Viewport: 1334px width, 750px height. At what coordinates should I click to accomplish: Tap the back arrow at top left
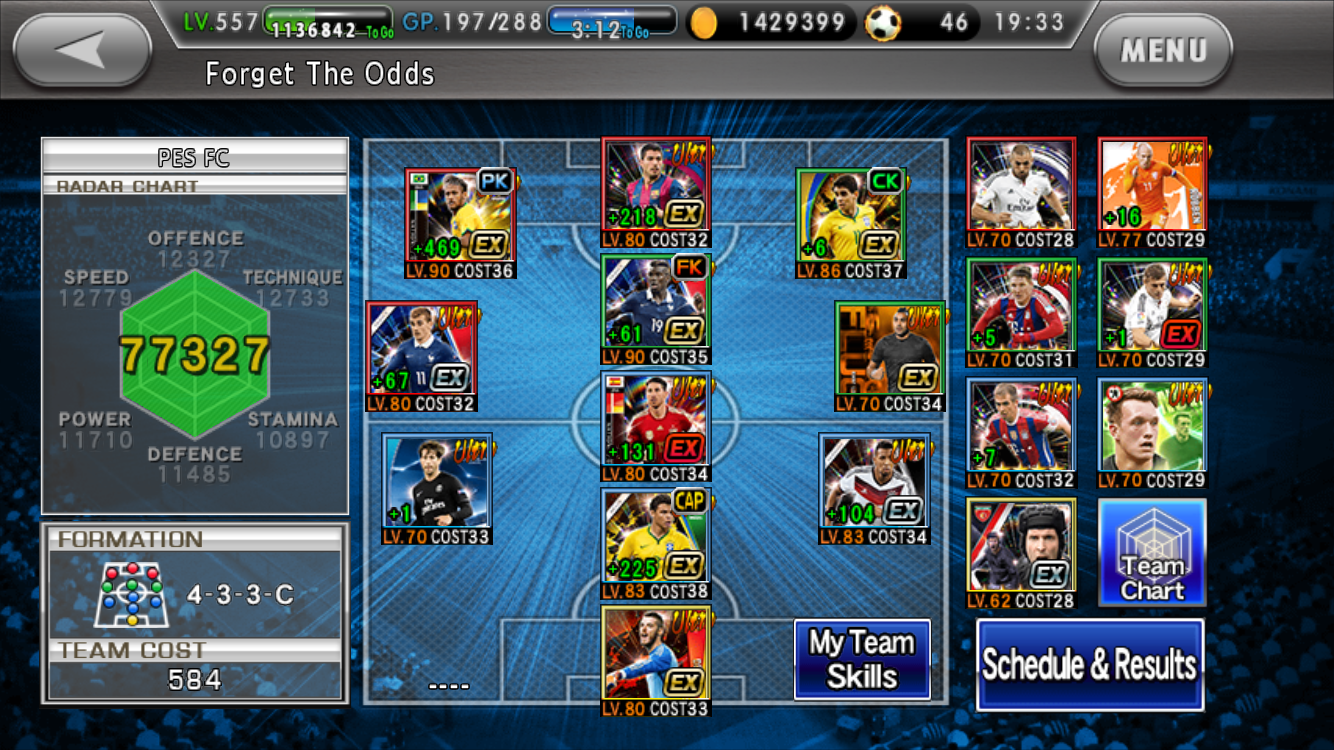tap(78, 48)
